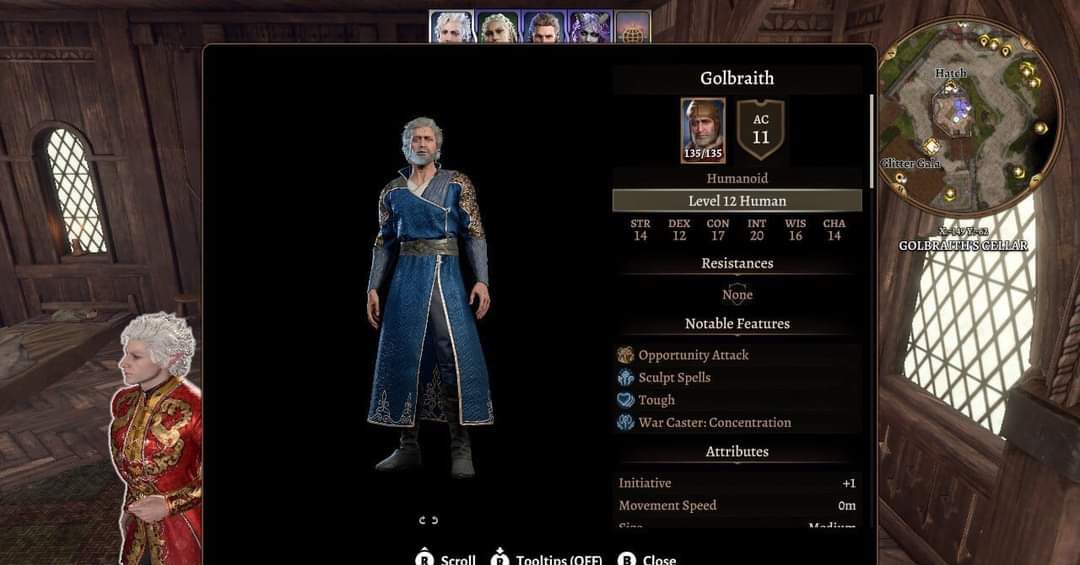Click the AC 11 shield badge
1080x565 pixels.
(x=761, y=130)
